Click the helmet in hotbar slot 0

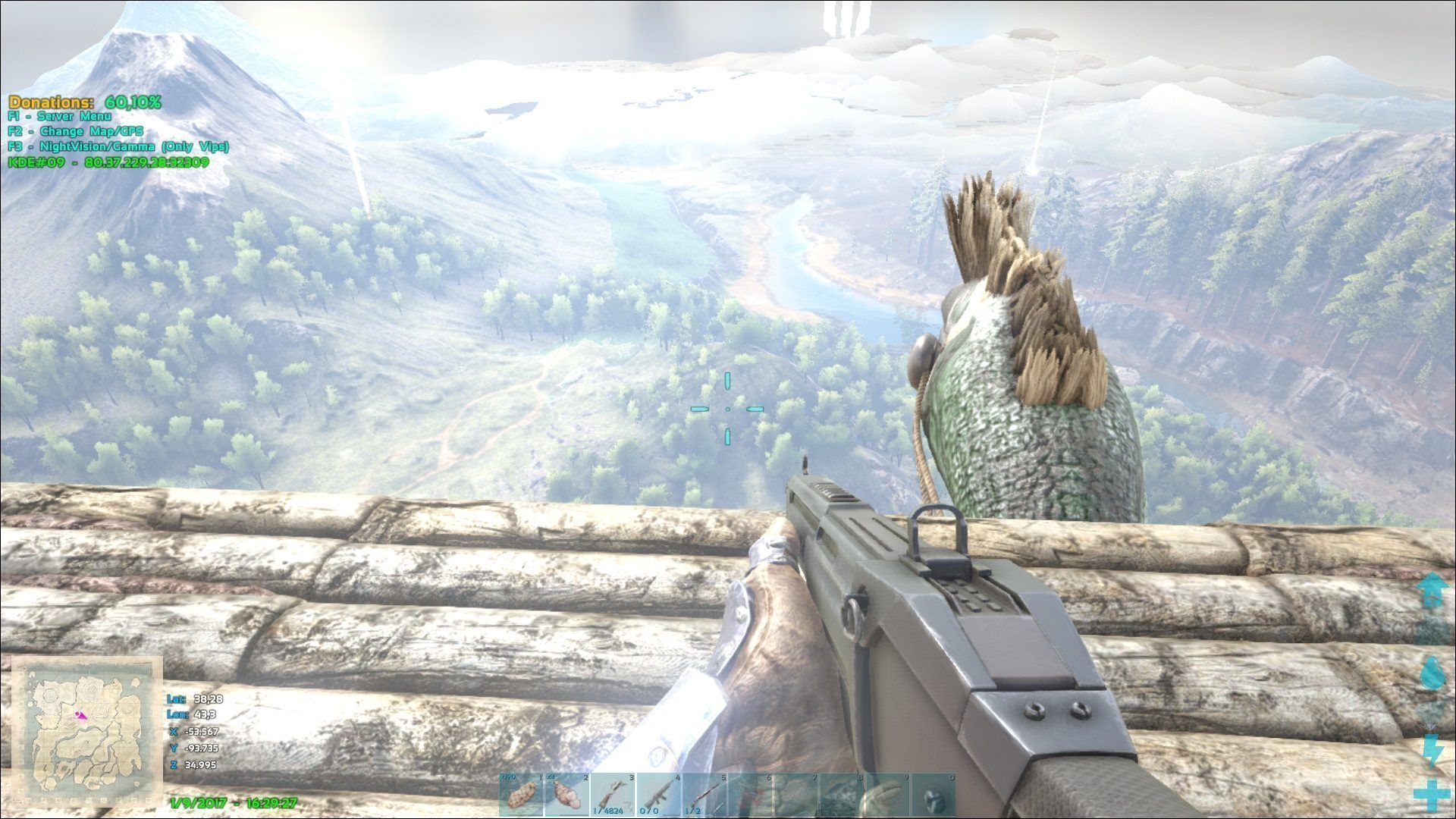(934, 795)
